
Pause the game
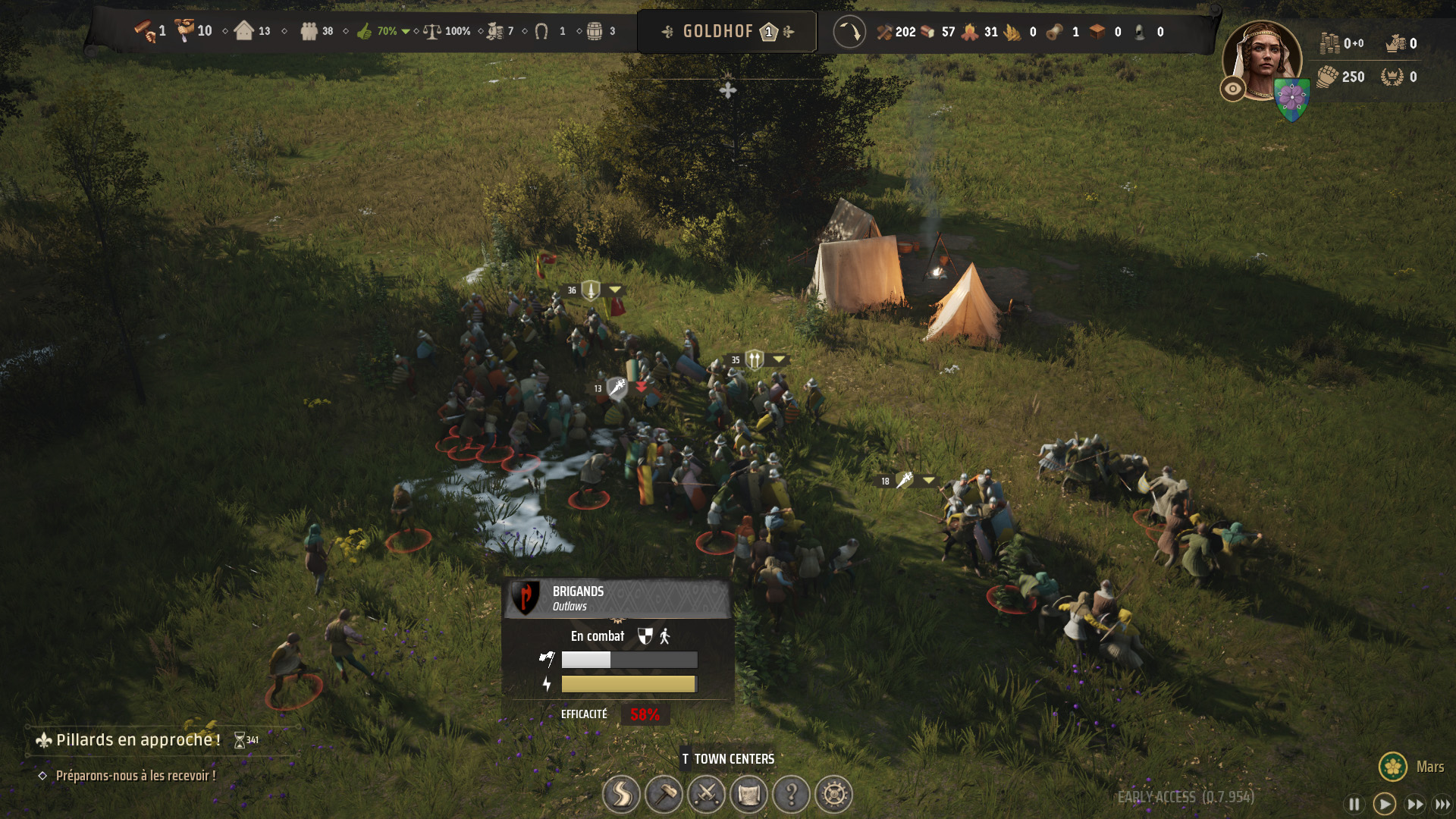[x=1354, y=804]
